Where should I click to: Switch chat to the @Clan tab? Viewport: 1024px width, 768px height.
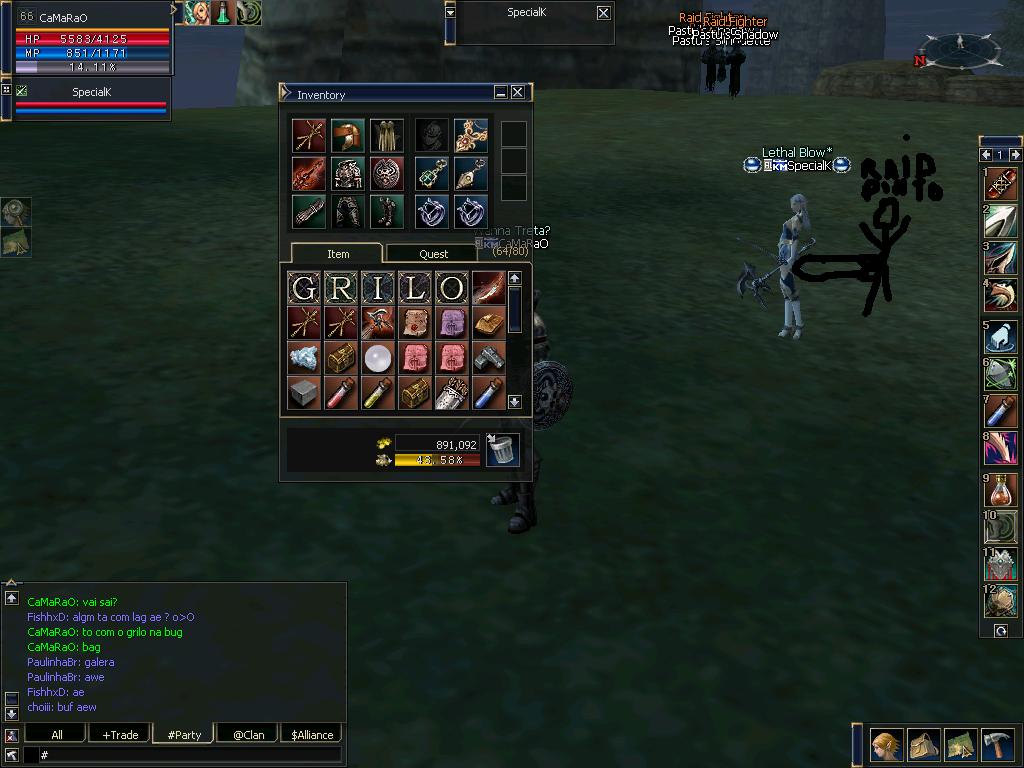(x=248, y=734)
